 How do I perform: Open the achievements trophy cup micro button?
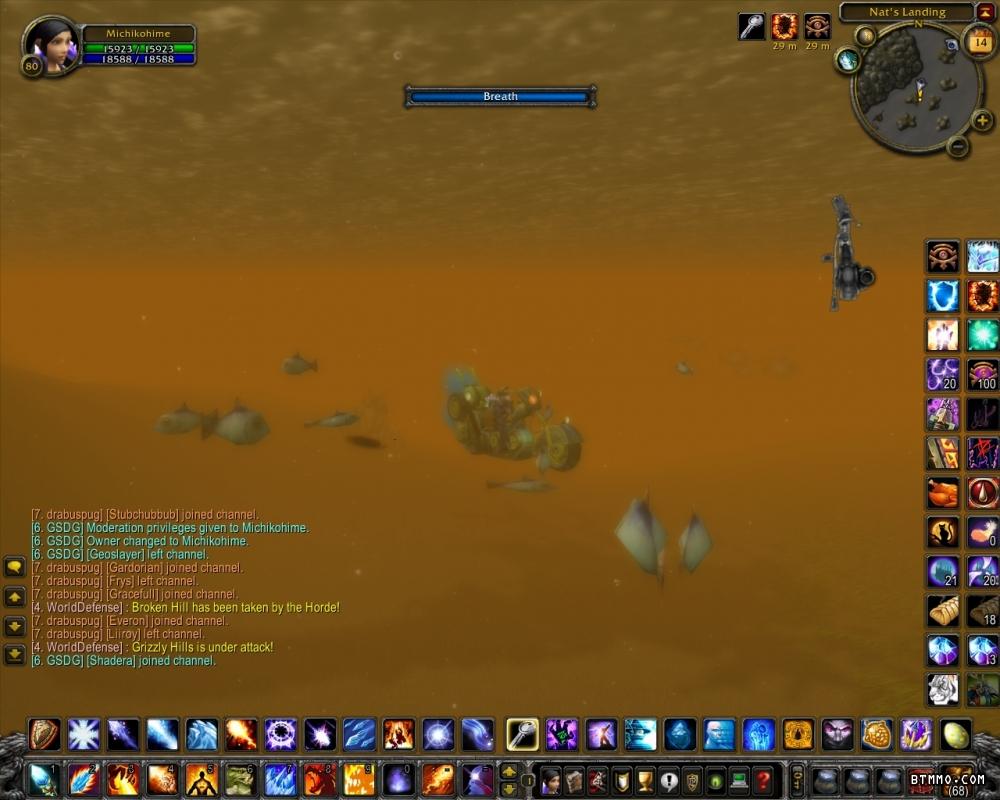point(645,779)
